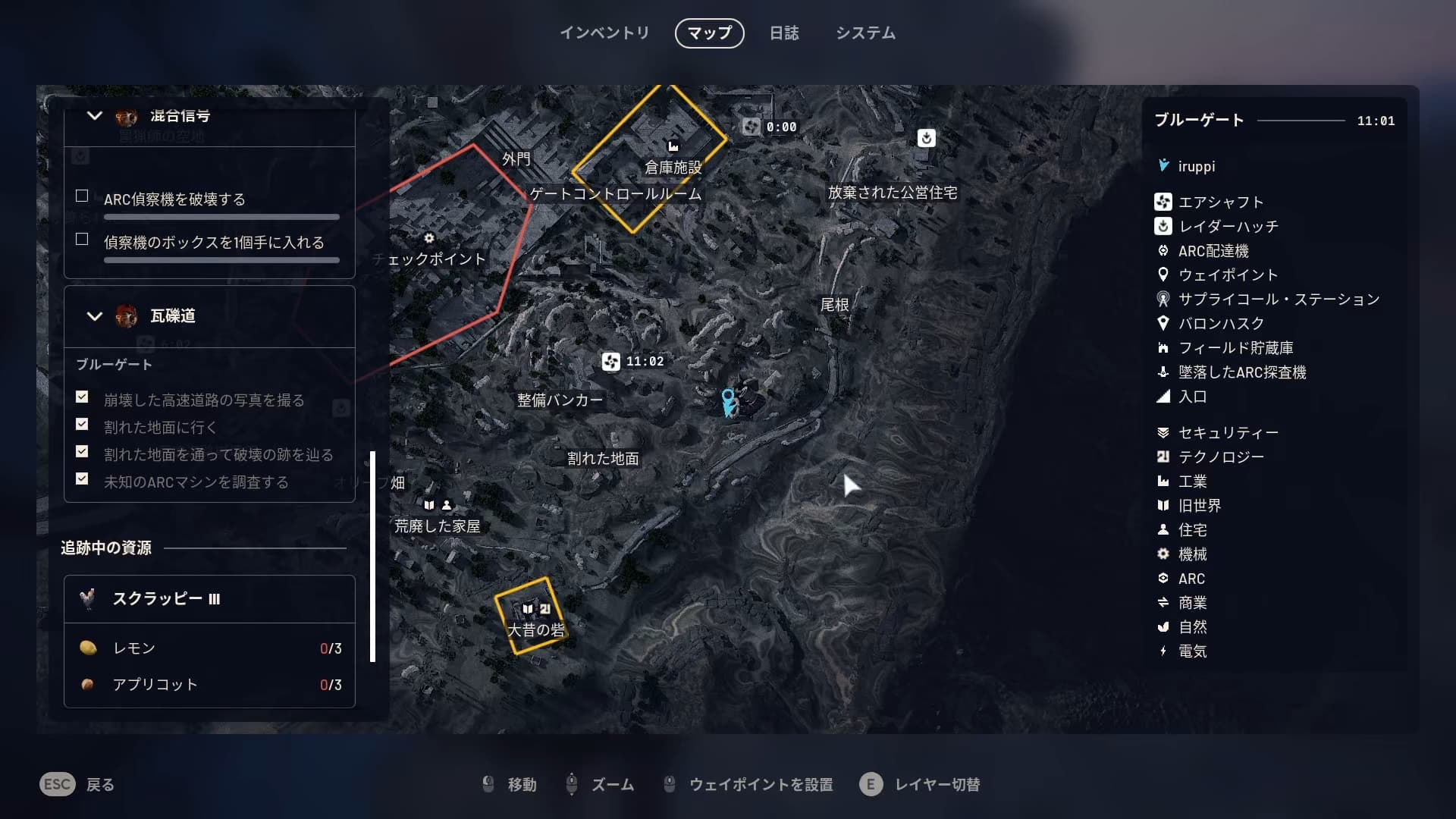The image size is (1456, 819).
Task: Collapse the 瓦礫道 quest entry
Action: click(95, 316)
